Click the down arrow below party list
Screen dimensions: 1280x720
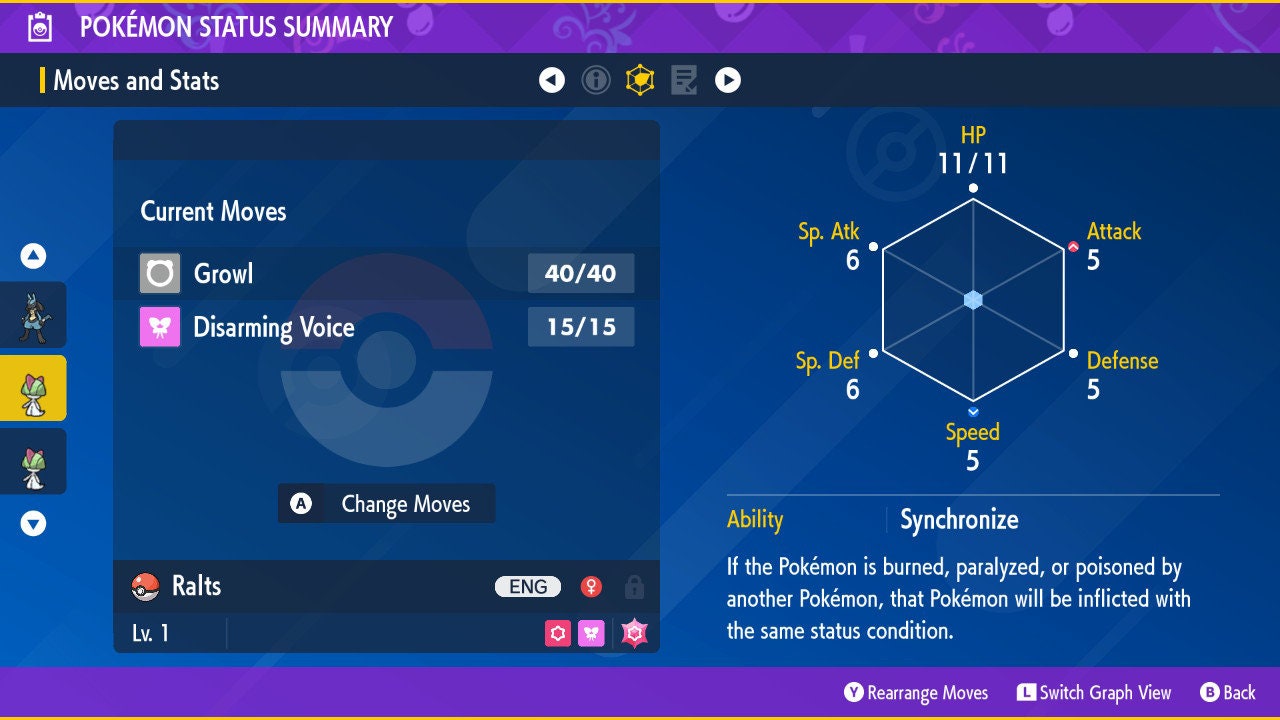pos(33,523)
